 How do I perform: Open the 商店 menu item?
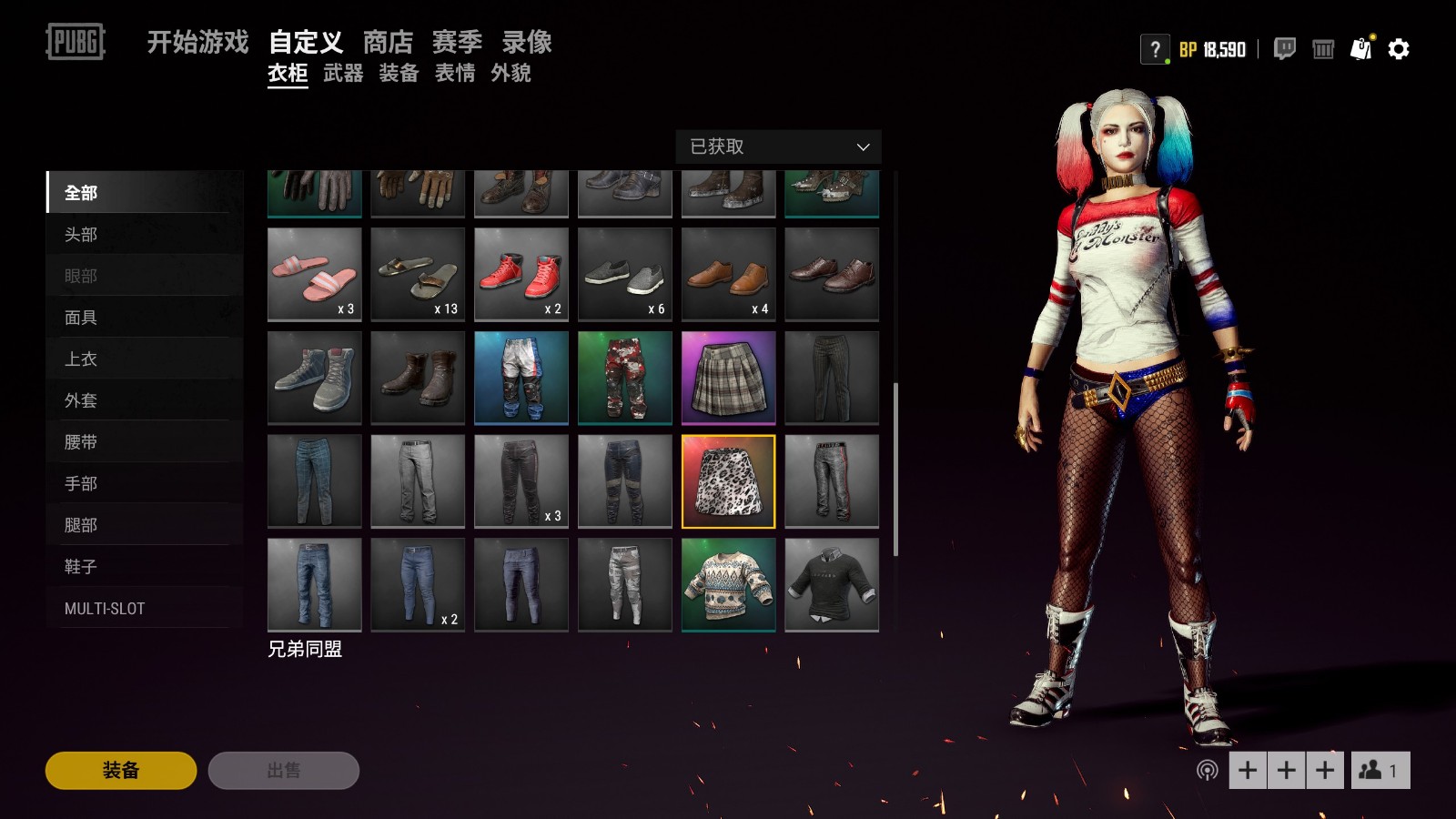pos(389,42)
